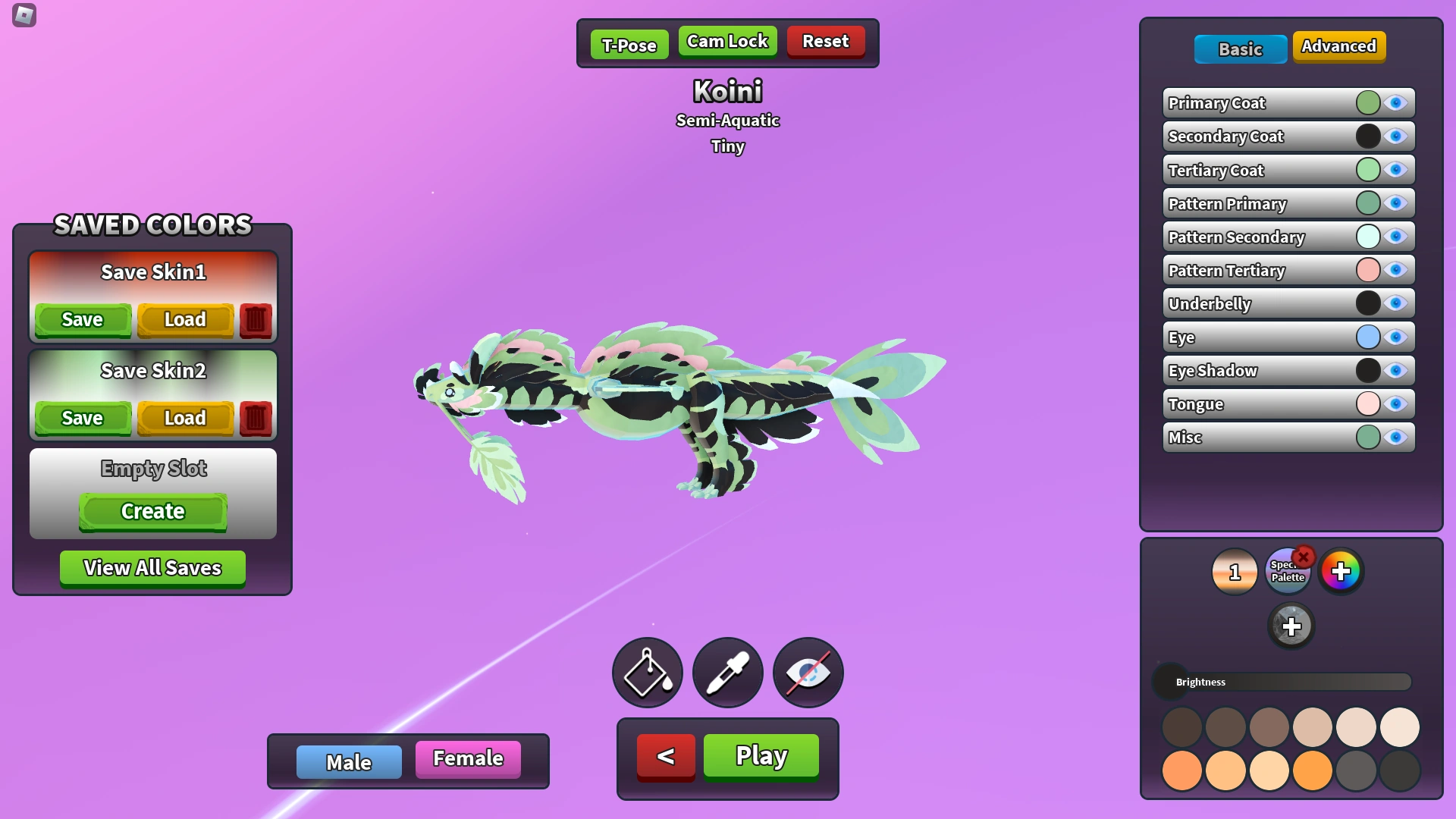Select the Female gender option
Viewport: 1456px width, 819px height.
point(467,758)
